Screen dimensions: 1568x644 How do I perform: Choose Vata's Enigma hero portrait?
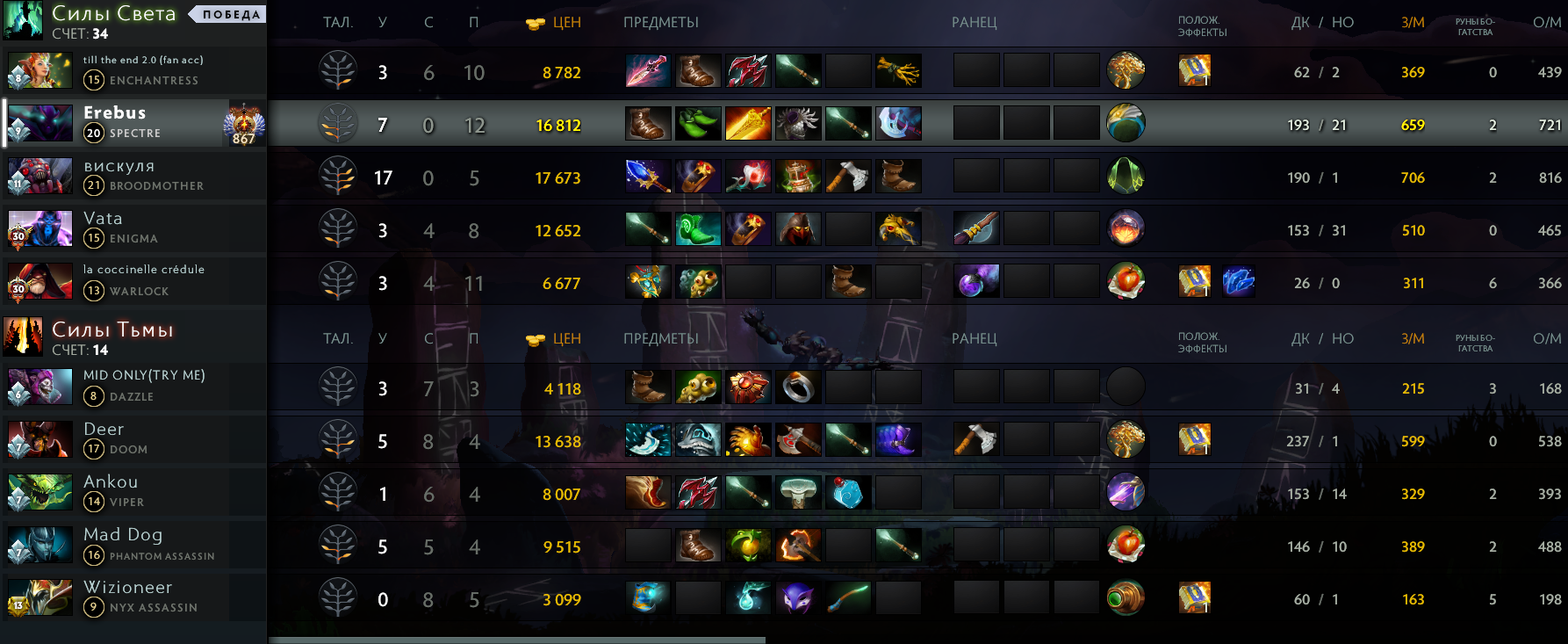[x=40, y=228]
